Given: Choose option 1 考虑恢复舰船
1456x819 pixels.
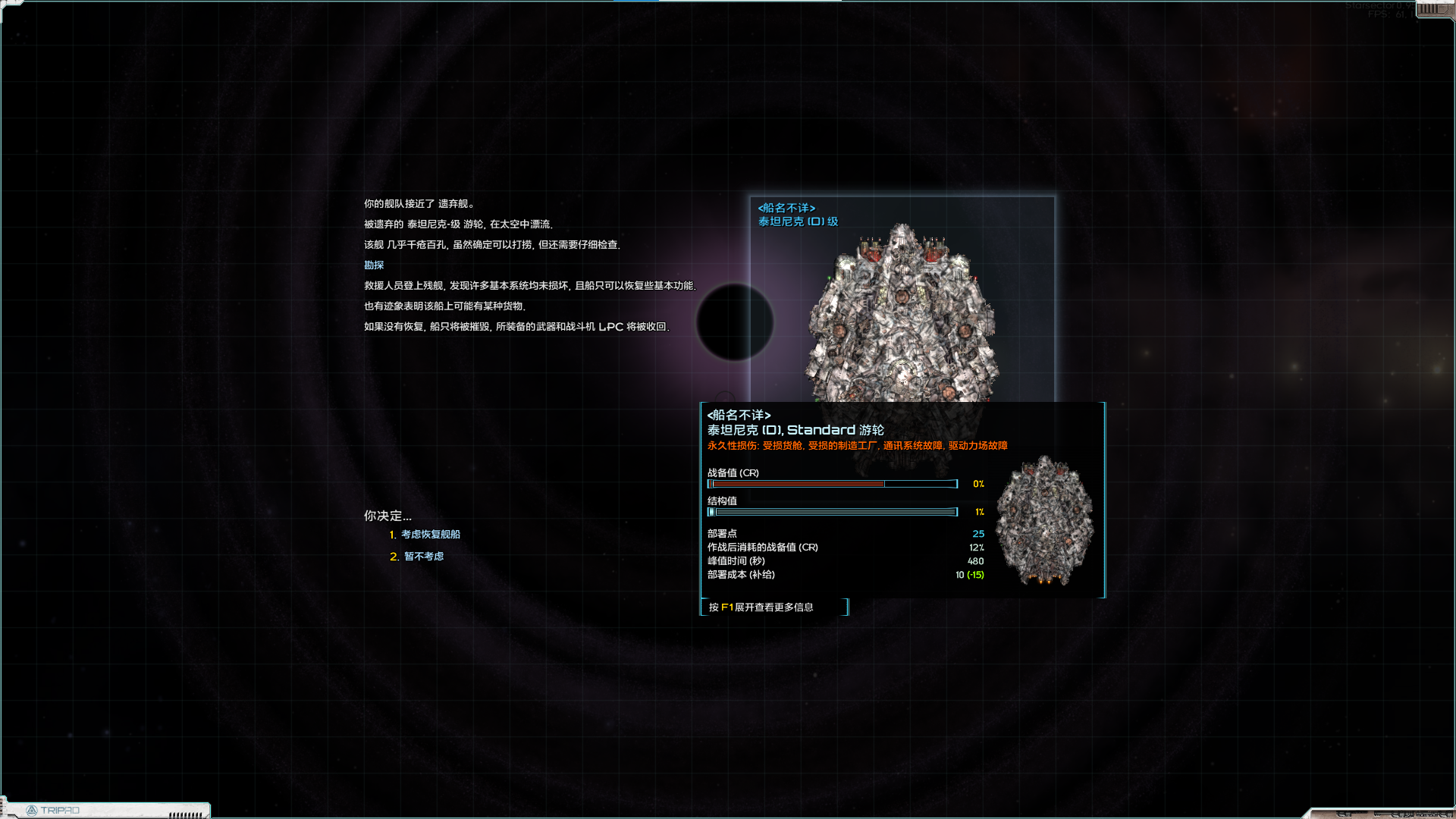Looking at the screenshot, I should click(429, 535).
